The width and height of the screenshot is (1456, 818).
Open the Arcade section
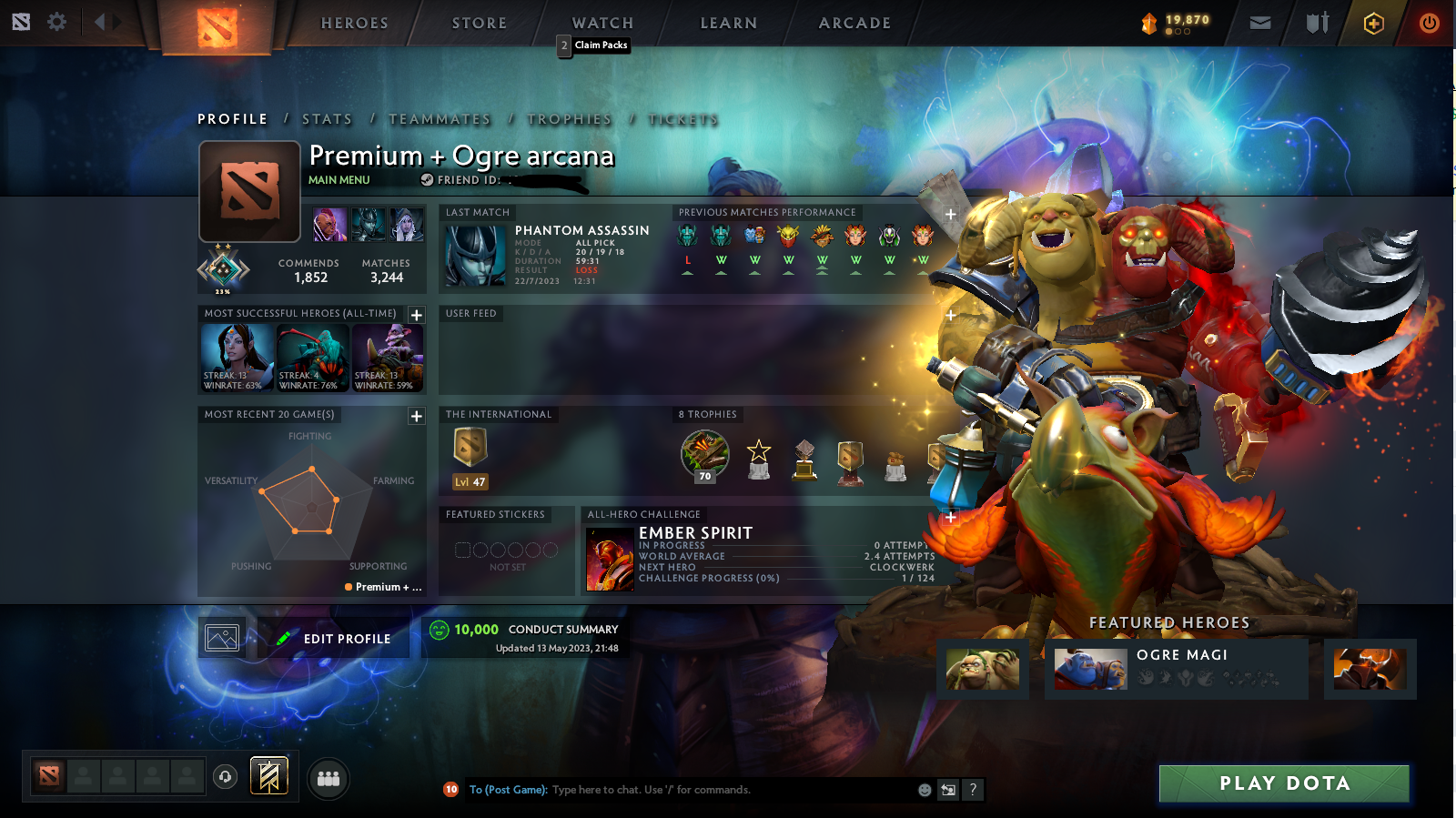tap(854, 24)
